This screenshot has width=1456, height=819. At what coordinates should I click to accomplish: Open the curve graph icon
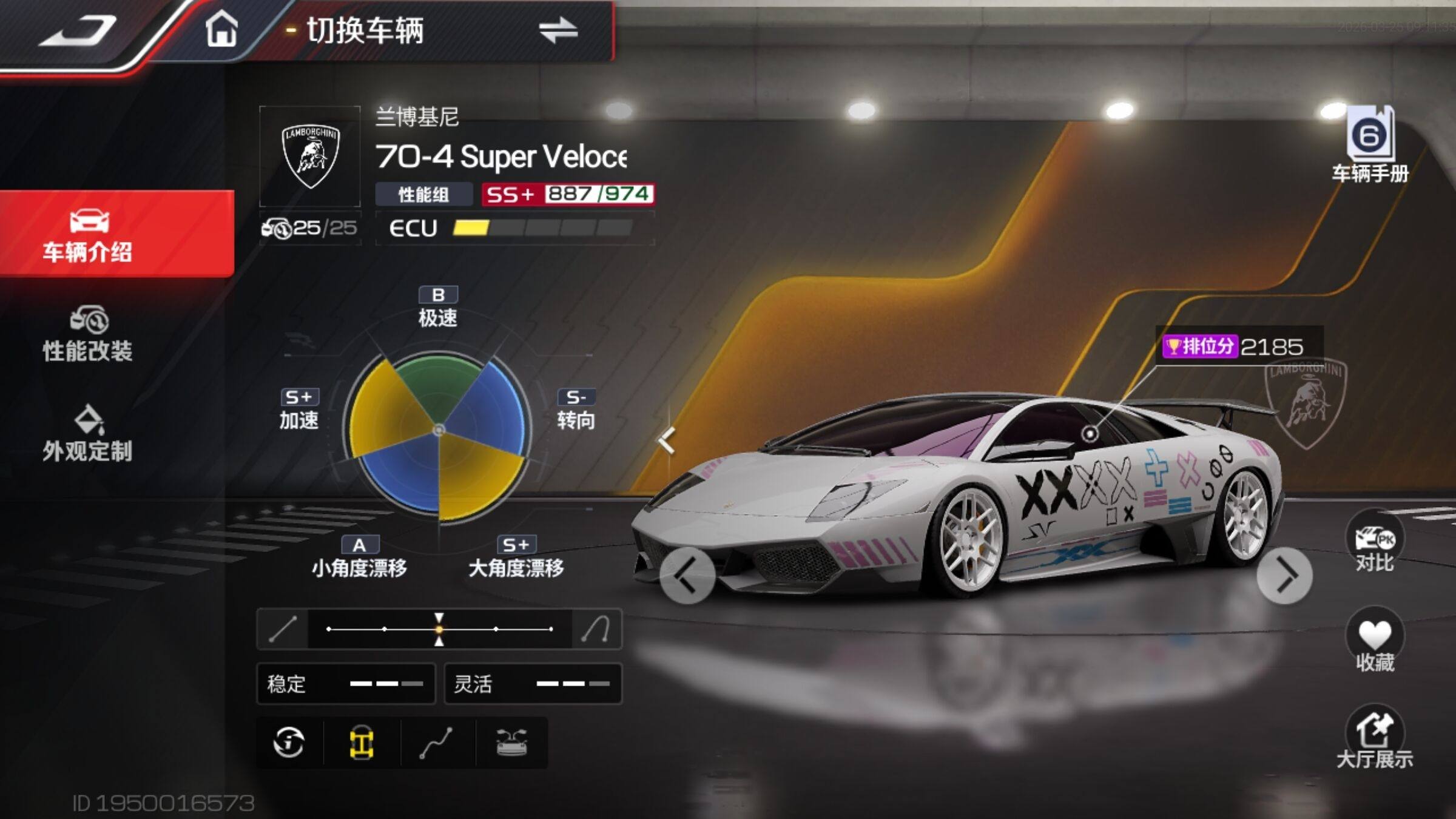pyautogui.click(x=436, y=743)
